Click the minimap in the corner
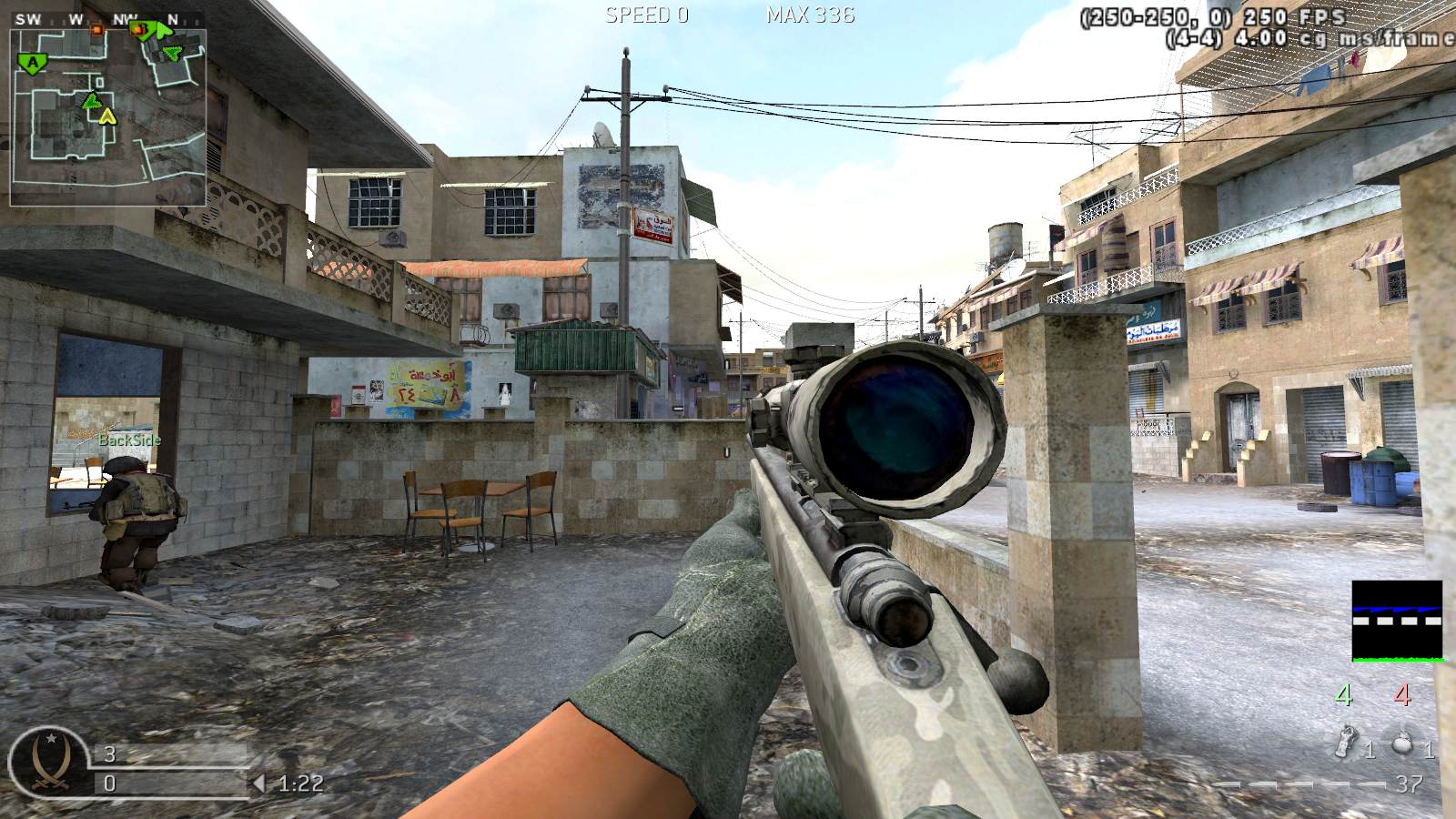The height and width of the screenshot is (819, 1456). point(107,116)
